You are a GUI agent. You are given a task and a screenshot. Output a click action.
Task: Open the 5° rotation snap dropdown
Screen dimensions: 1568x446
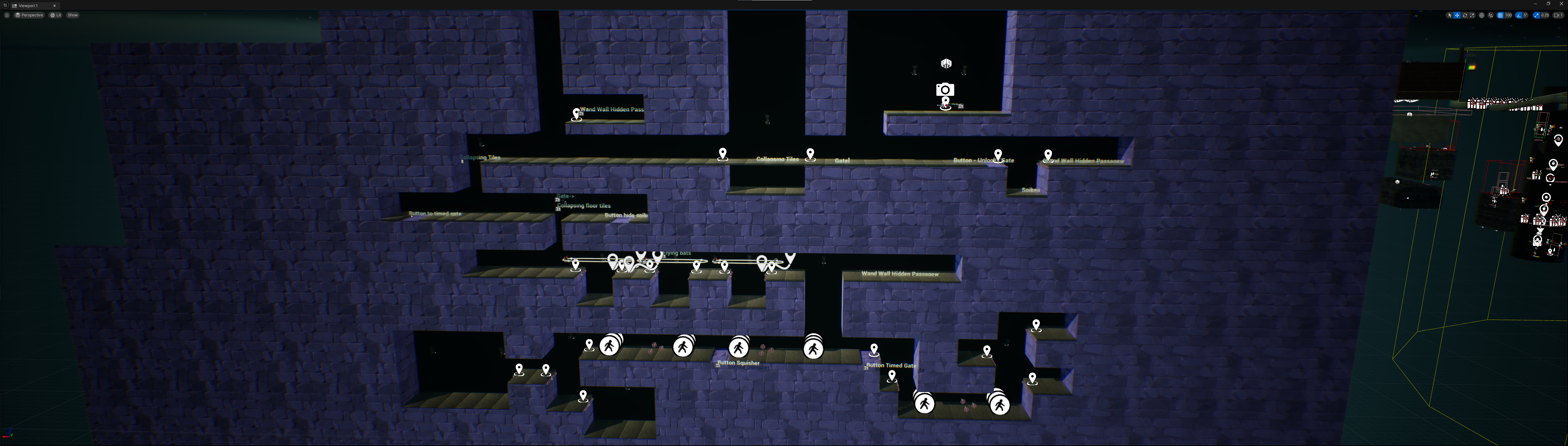point(1526,15)
